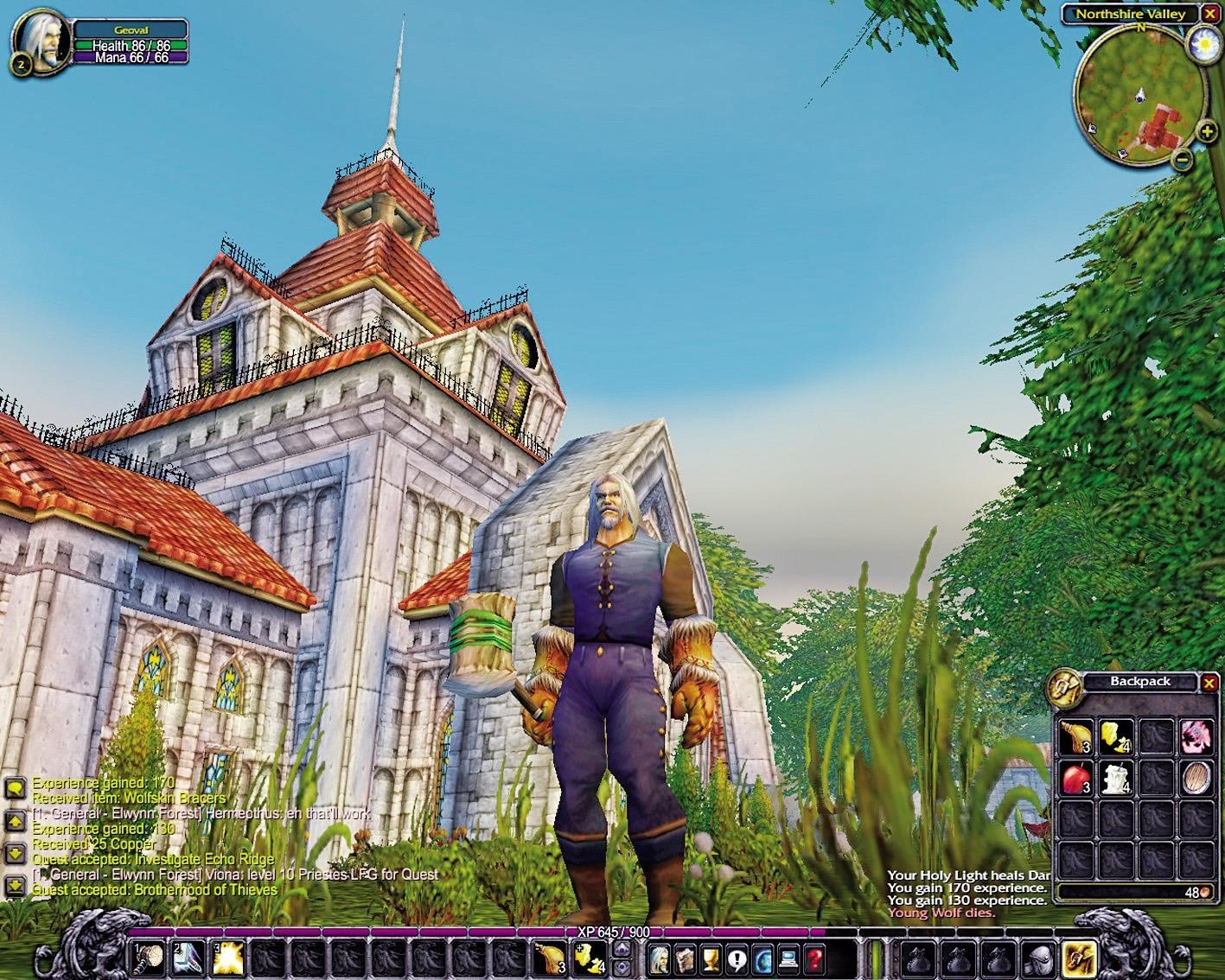Open the Main Menu computer icon
Image resolution: width=1225 pixels, height=980 pixels.
point(788,959)
